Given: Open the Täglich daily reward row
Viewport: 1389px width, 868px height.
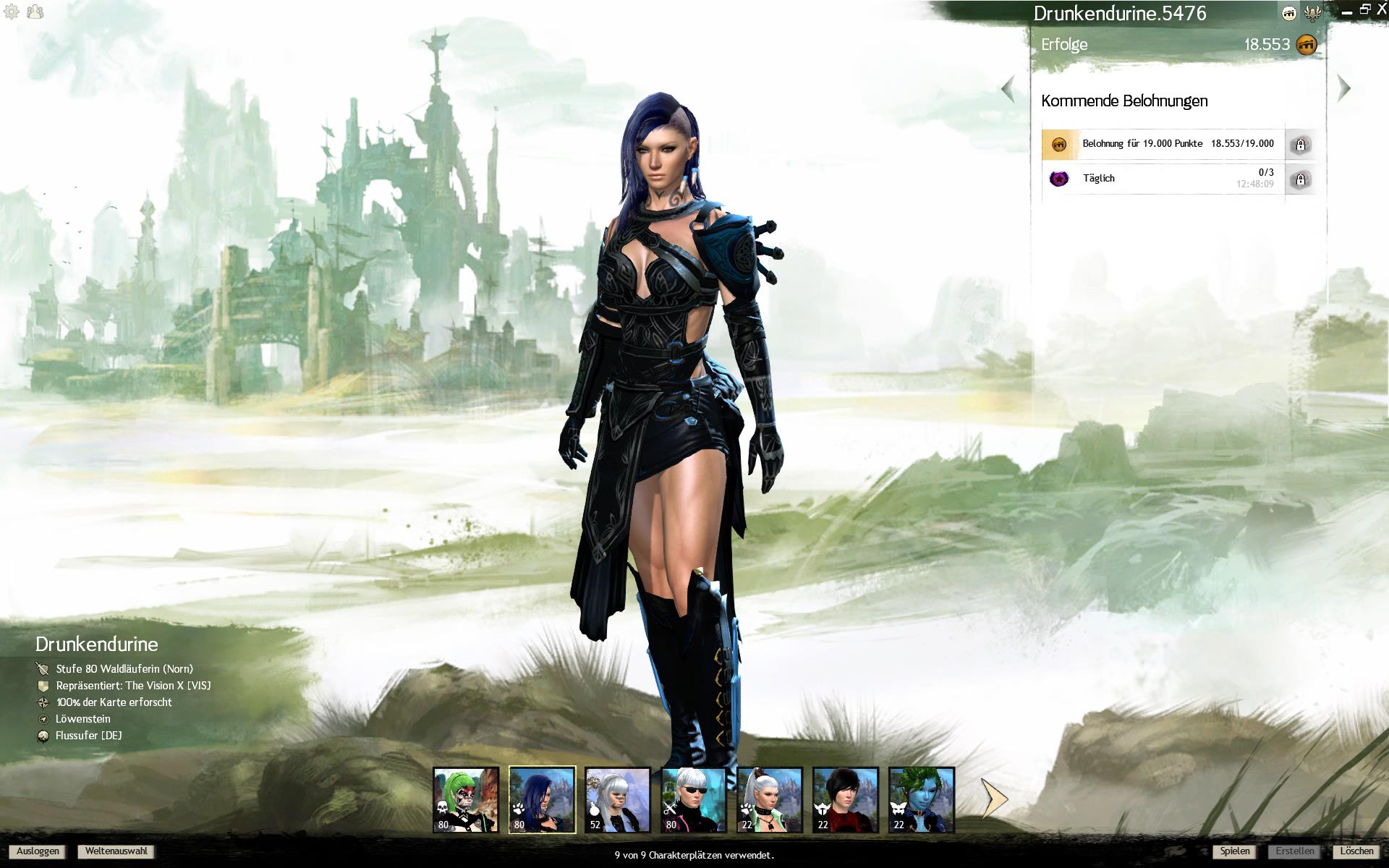Looking at the screenshot, I should [1163, 179].
